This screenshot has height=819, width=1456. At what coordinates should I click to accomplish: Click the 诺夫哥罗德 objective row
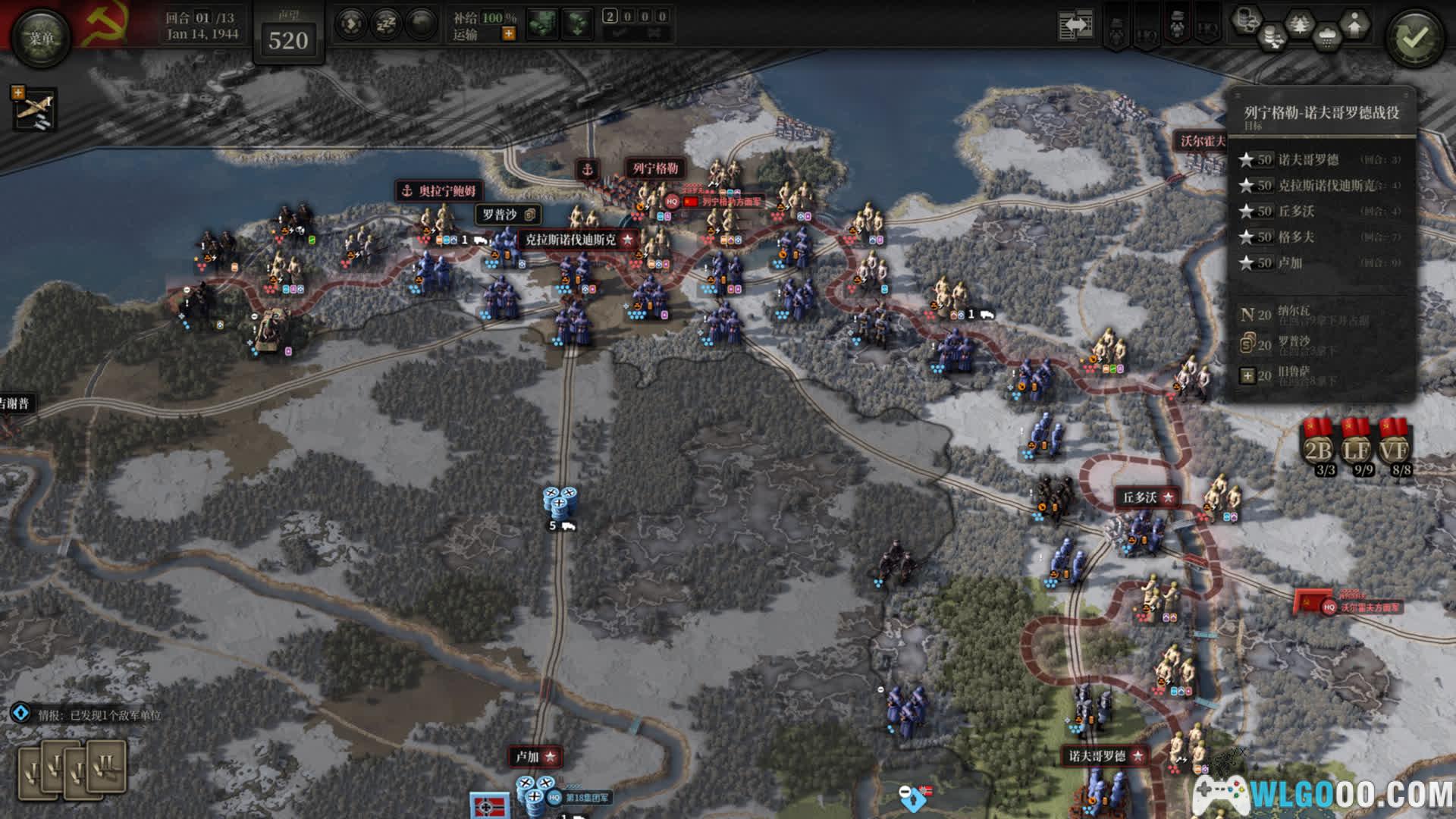tap(1319, 159)
